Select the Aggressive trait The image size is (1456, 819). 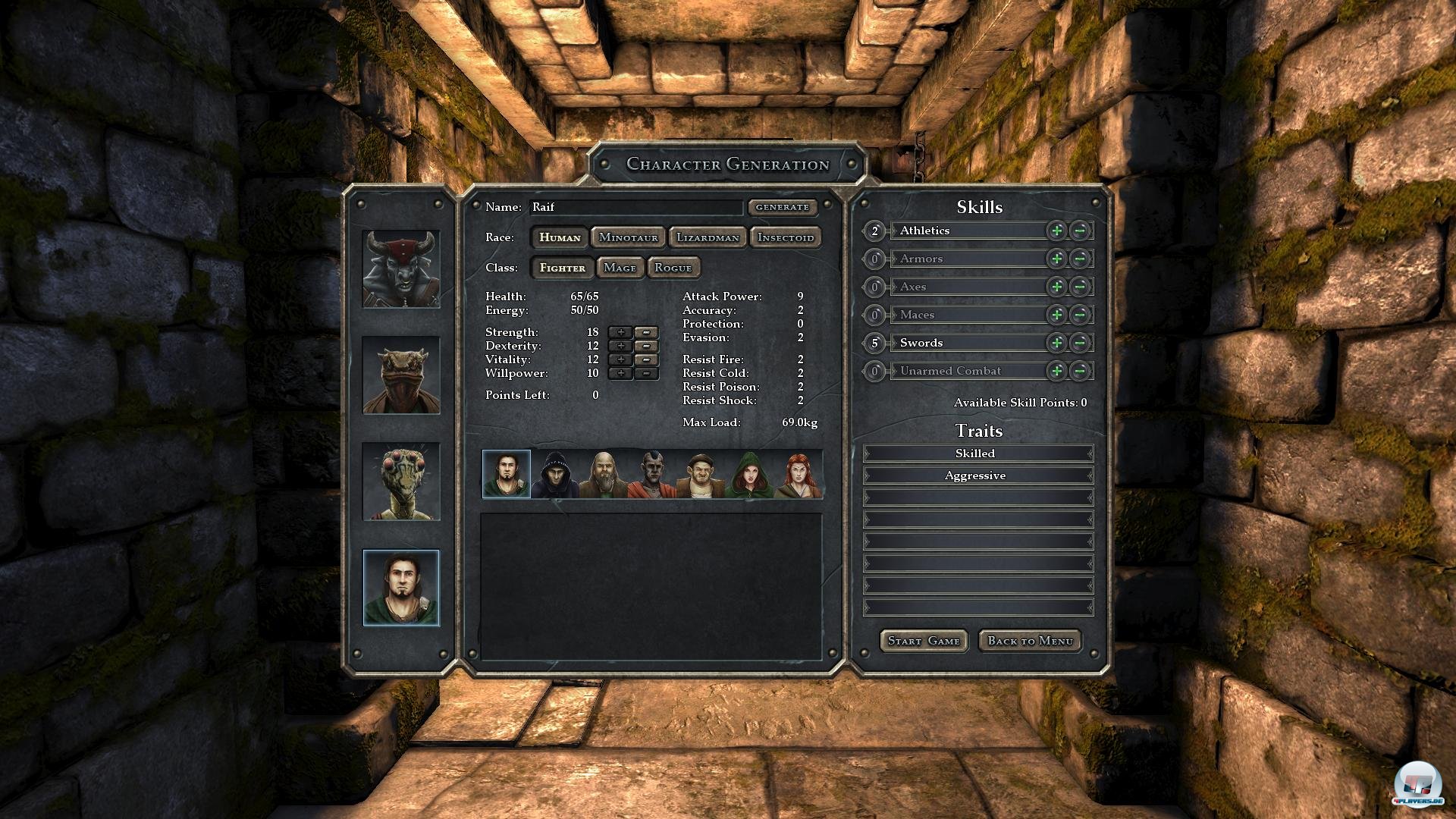(977, 475)
